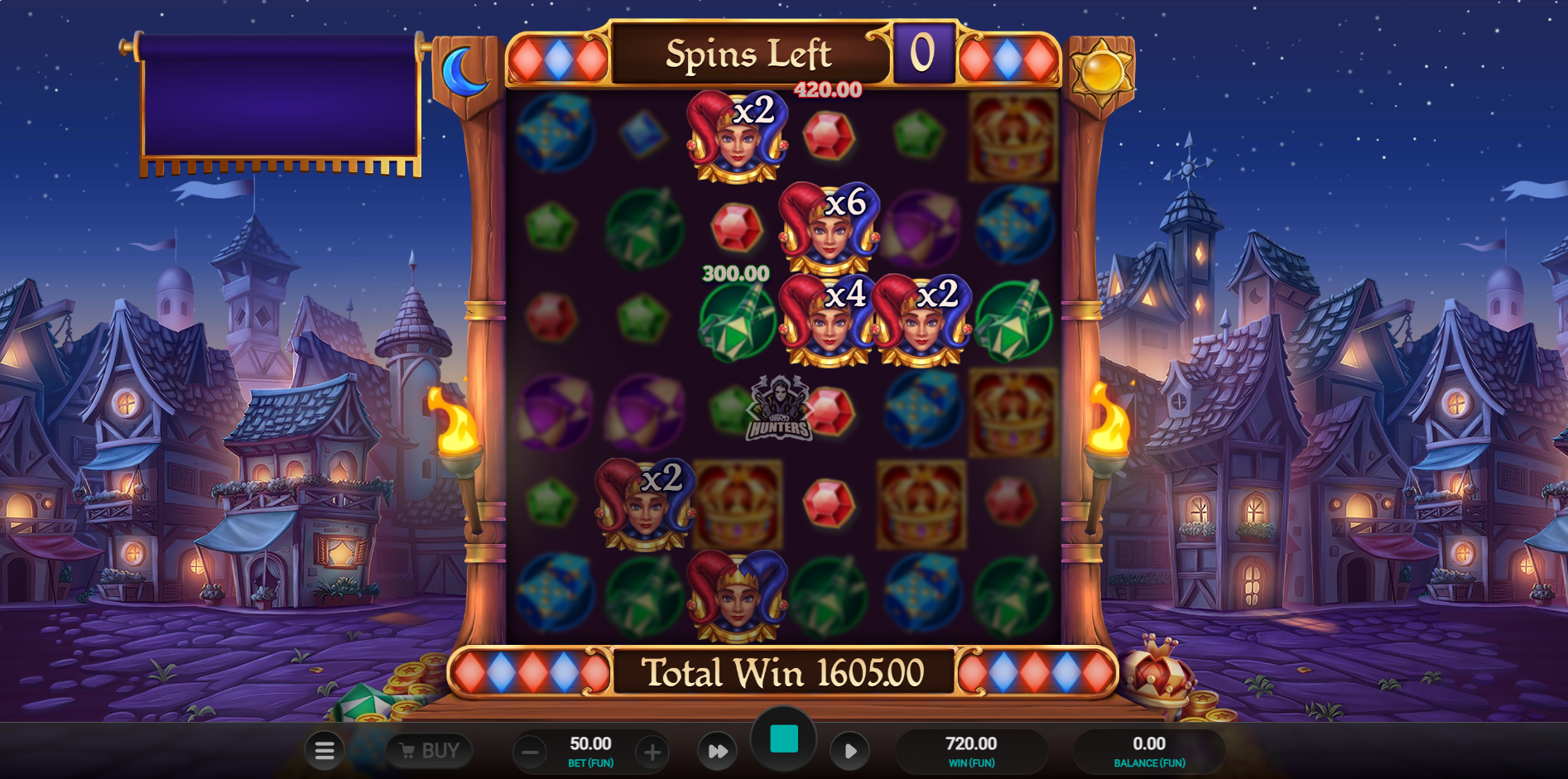Hit the teal stop spin button
1568x779 pixels.
tap(783, 738)
